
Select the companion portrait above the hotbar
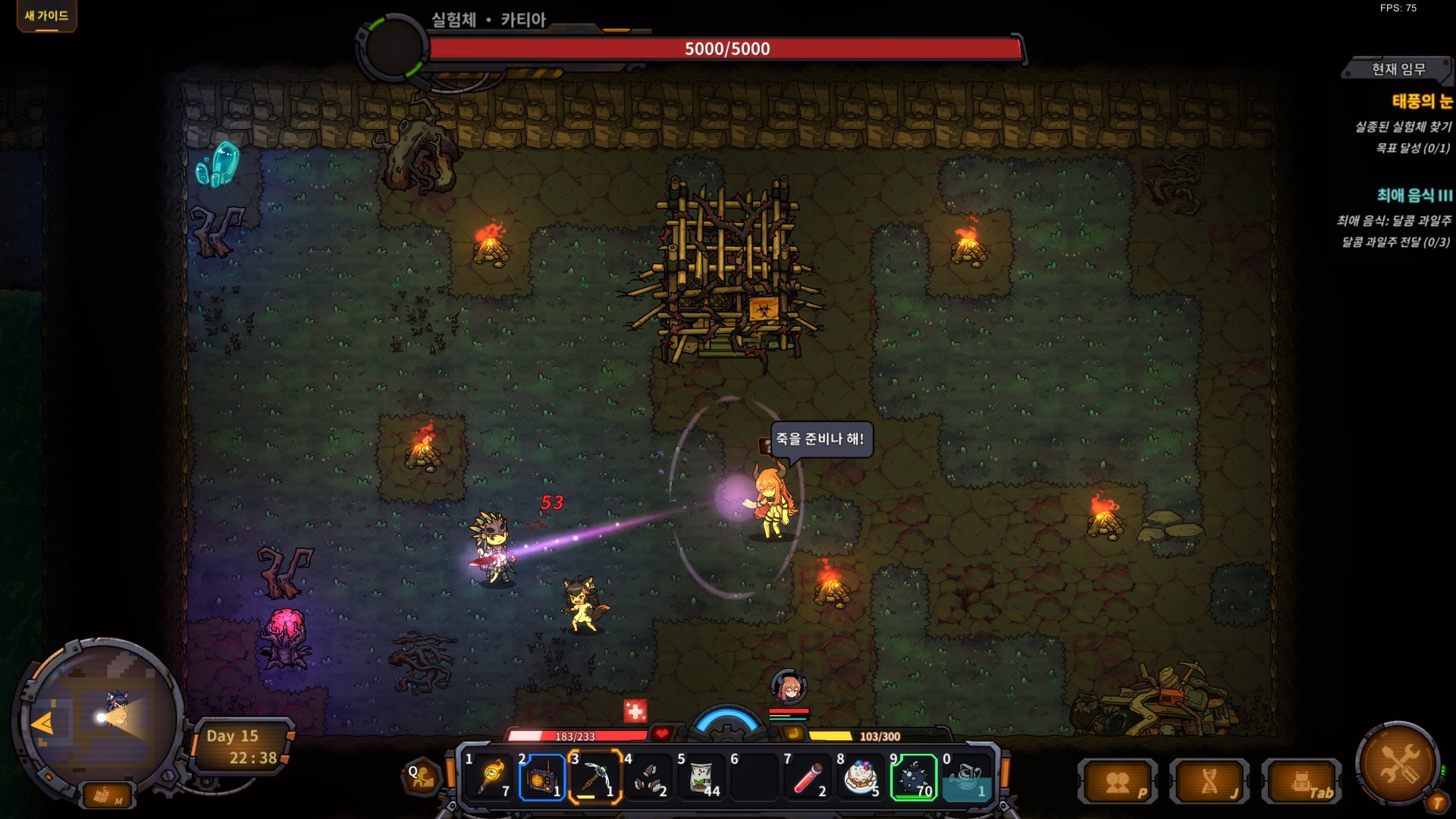tap(789, 687)
